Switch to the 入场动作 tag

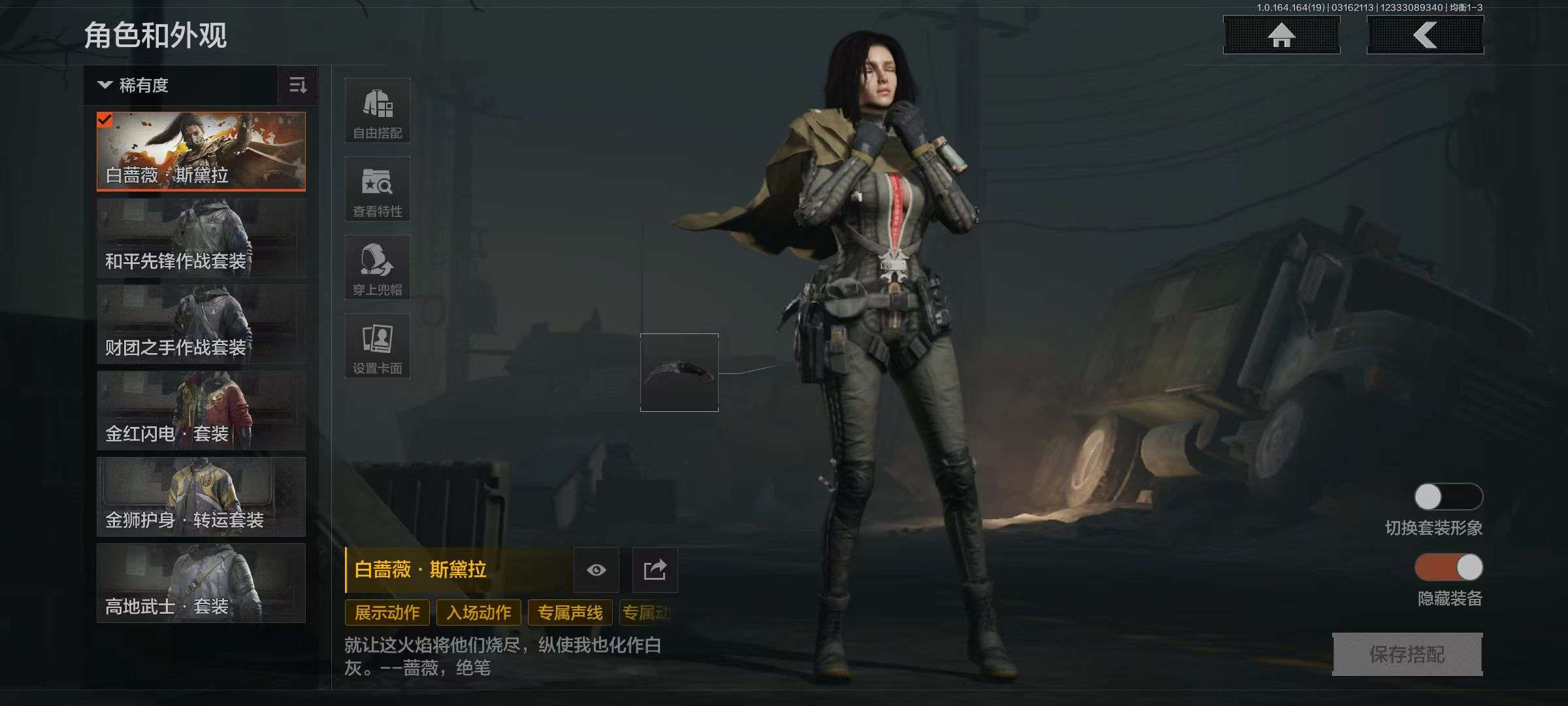pyautogui.click(x=478, y=613)
